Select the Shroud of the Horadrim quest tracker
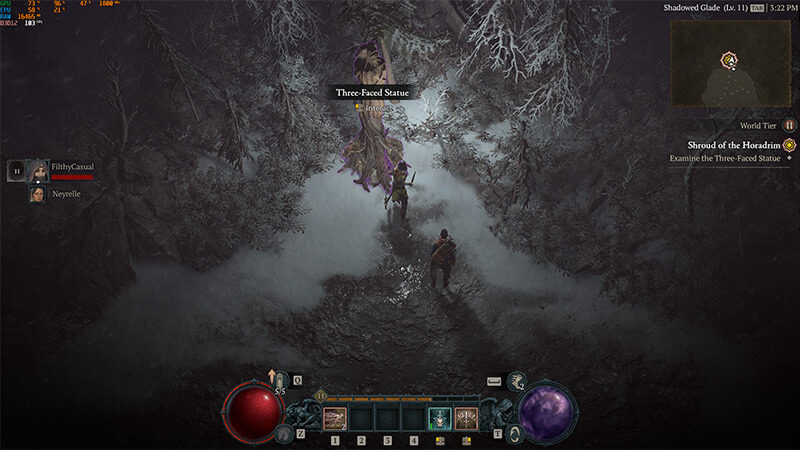The image size is (800, 450). click(732, 144)
